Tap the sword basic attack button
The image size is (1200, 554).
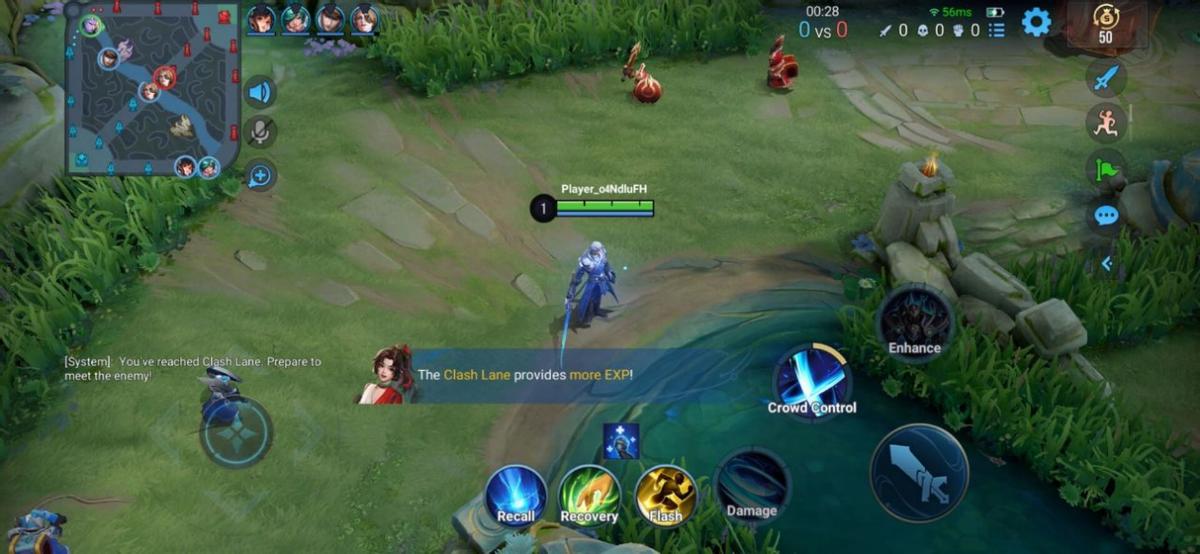pos(919,473)
